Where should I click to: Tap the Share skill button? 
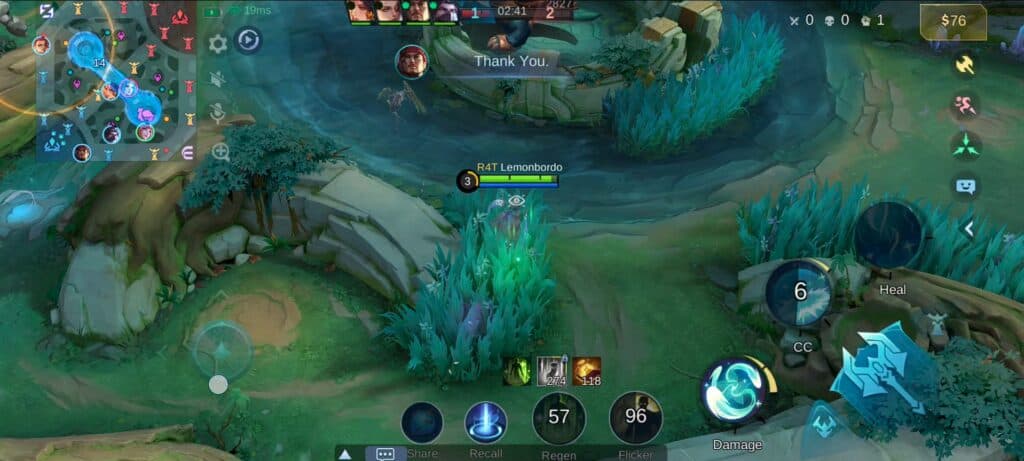[422, 422]
